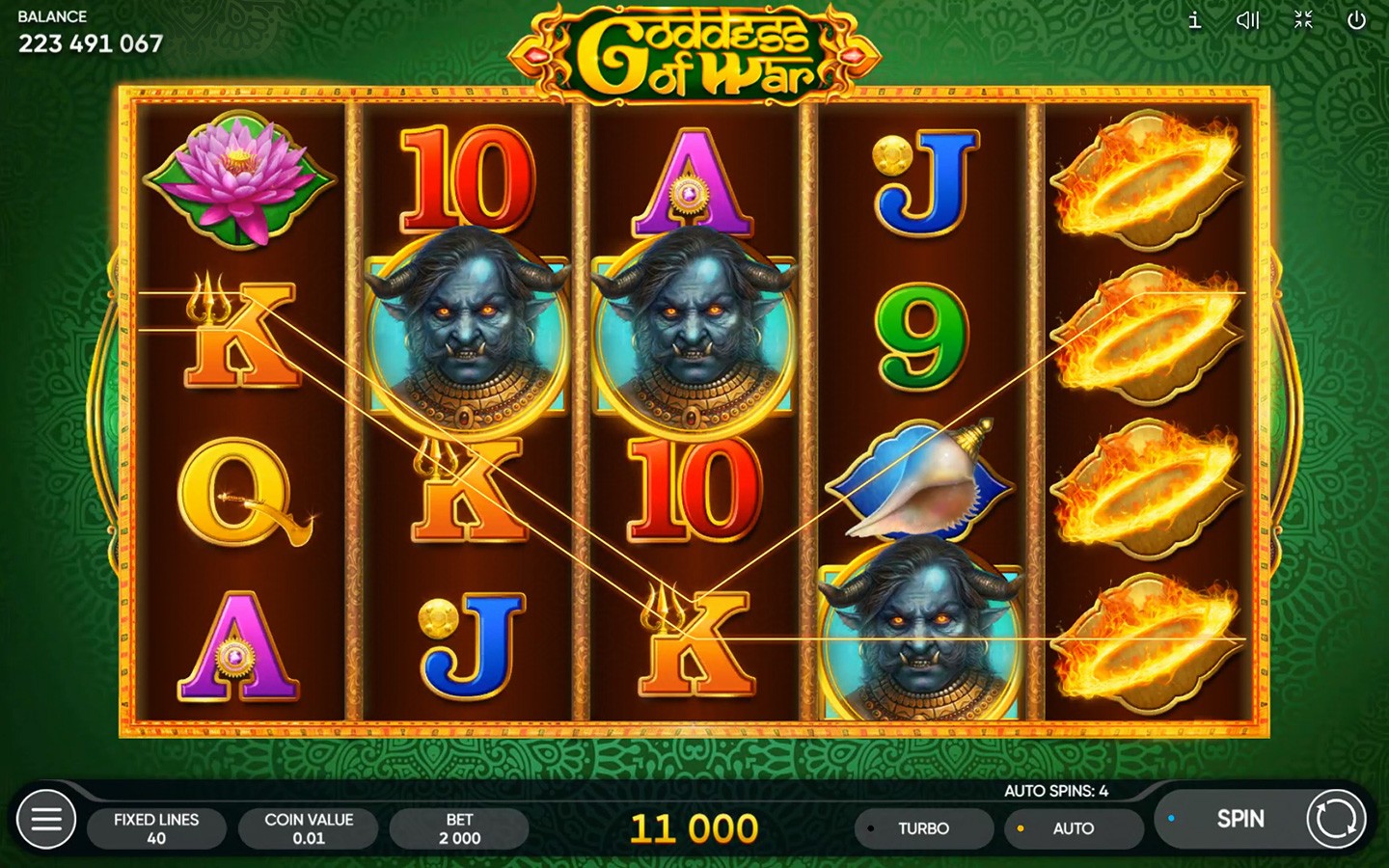The image size is (1389, 868).
Task: Toggle Turbo mode
Action: pos(923,828)
